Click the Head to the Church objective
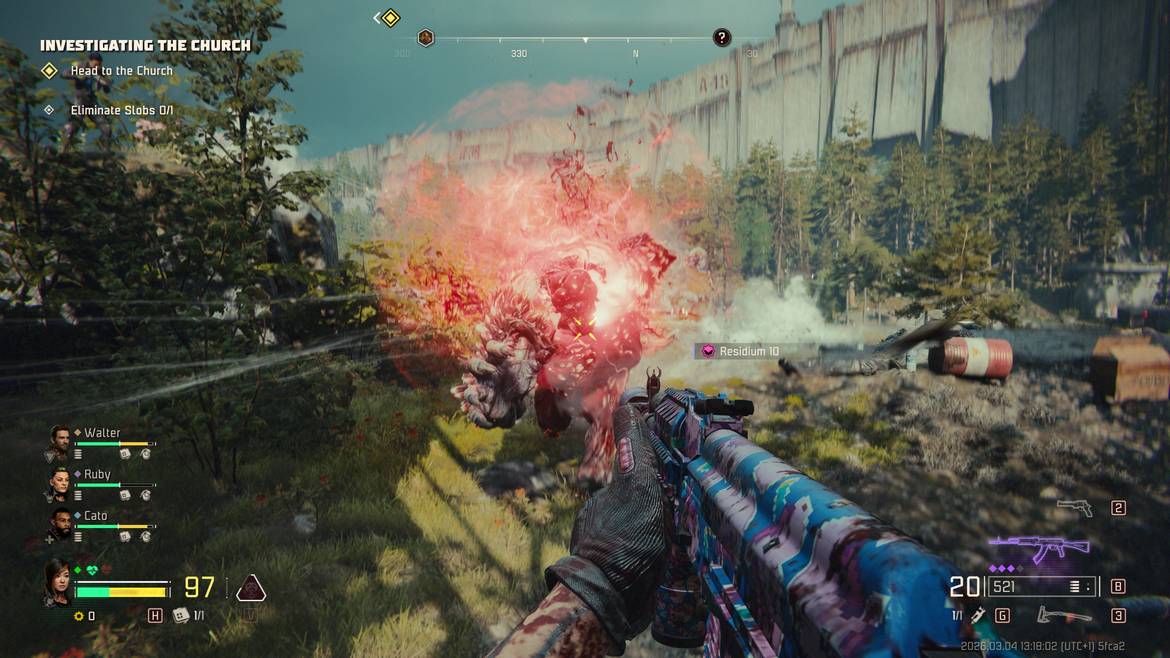Screen dimensions: 1170x658 pos(121,71)
